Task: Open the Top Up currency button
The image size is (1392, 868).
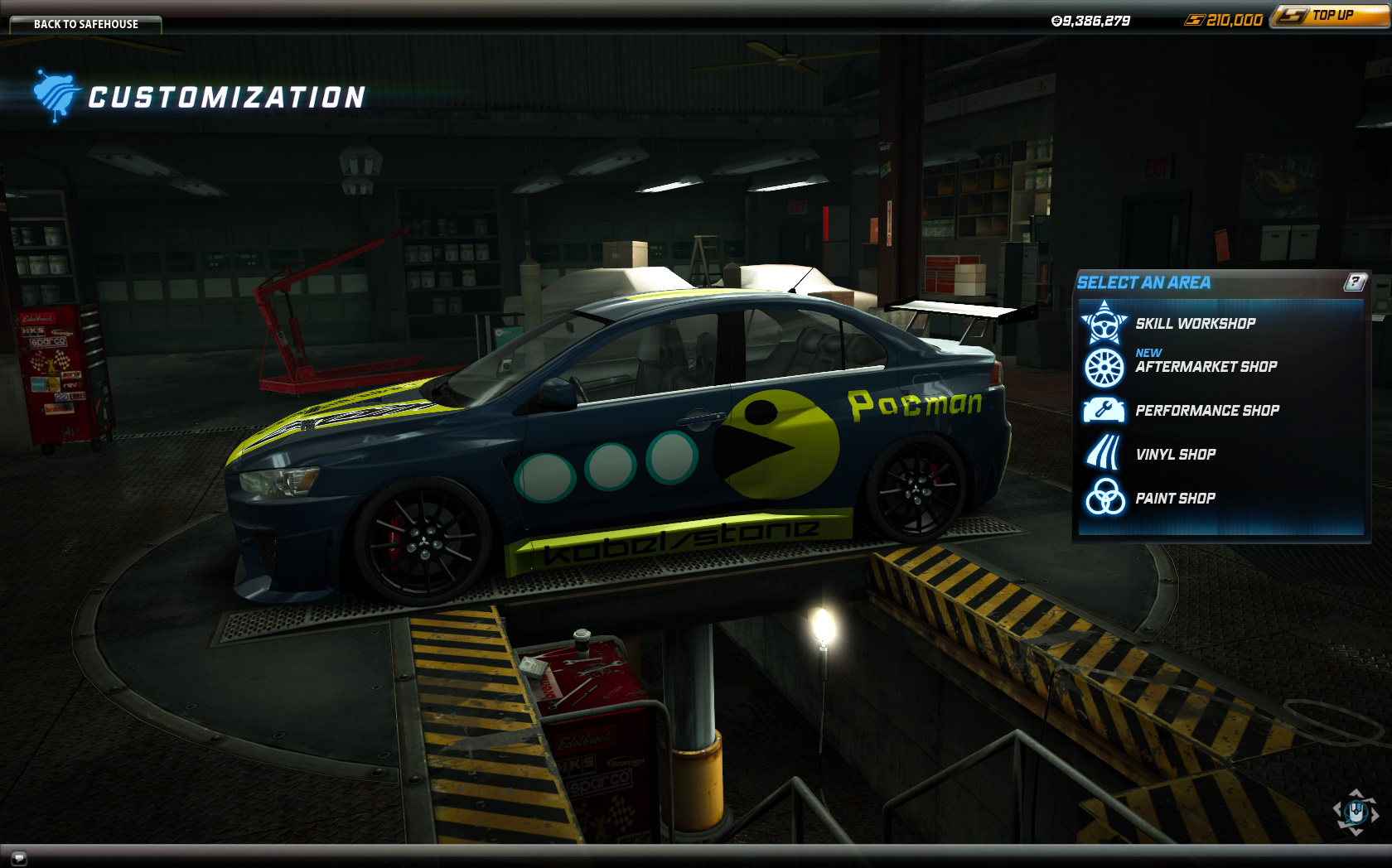Action: (x=1331, y=16)
